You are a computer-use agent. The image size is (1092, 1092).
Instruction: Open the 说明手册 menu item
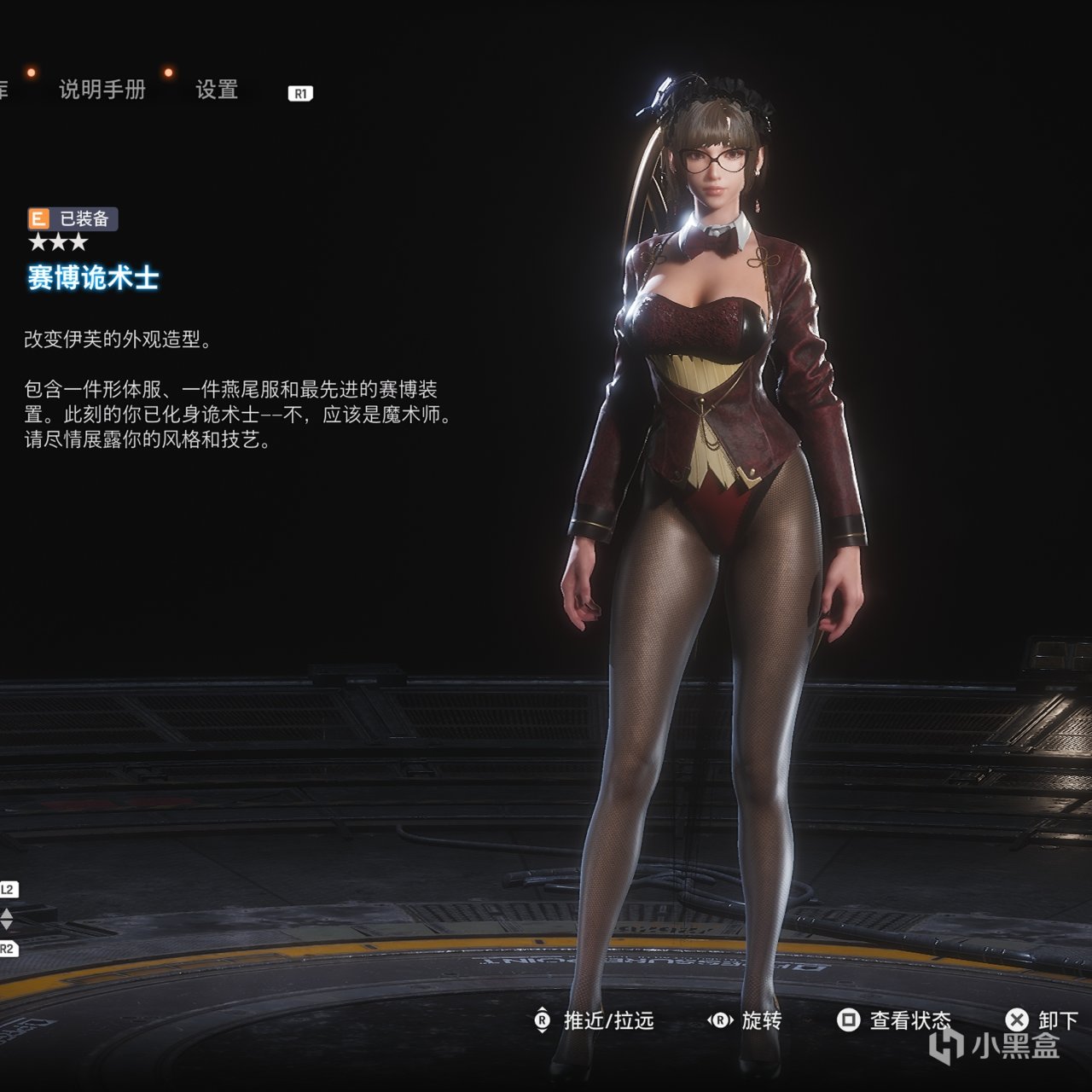(102, 89)
